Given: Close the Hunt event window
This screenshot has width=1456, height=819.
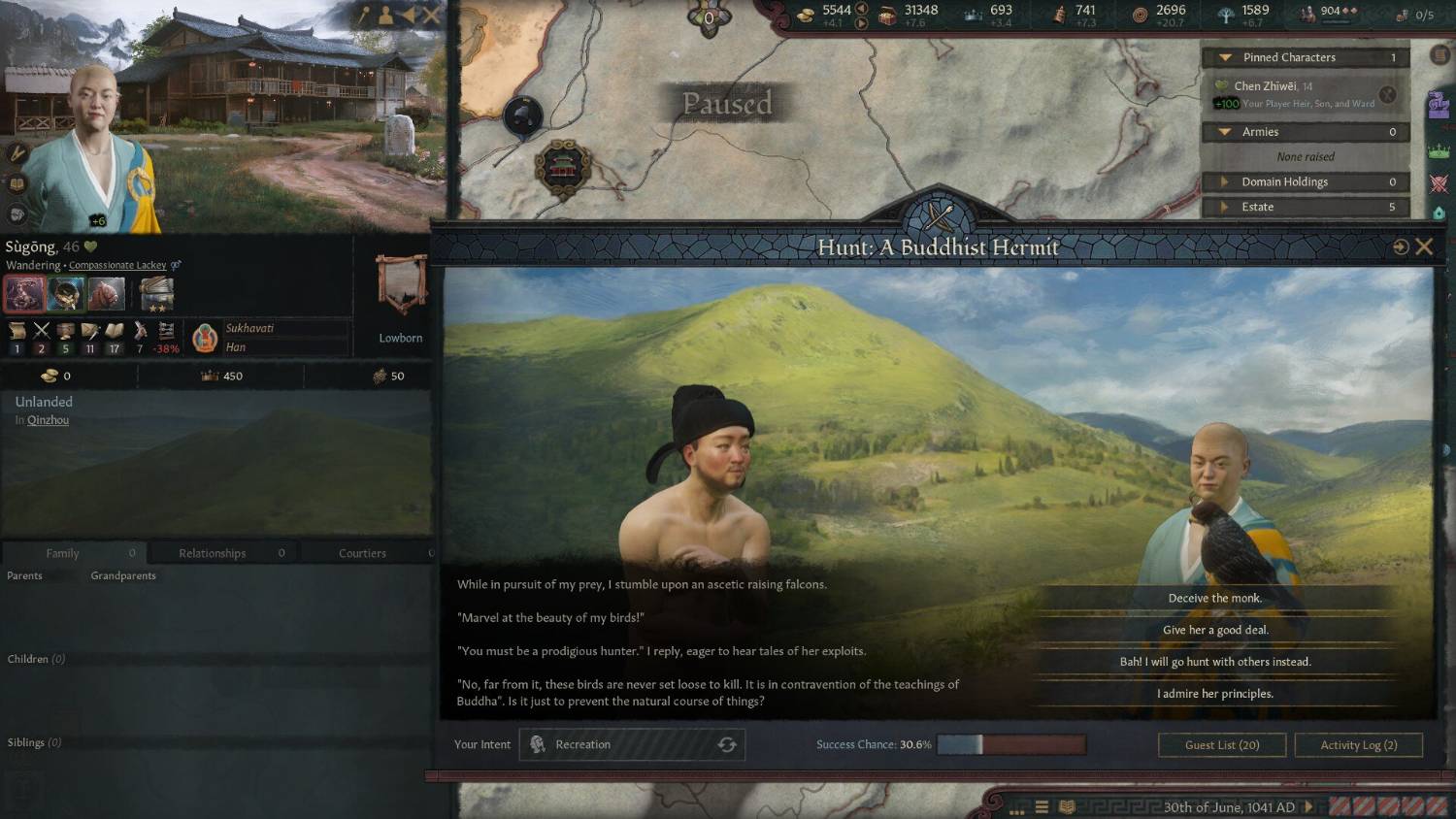Looking at the screenshot, I should 1424,246.
